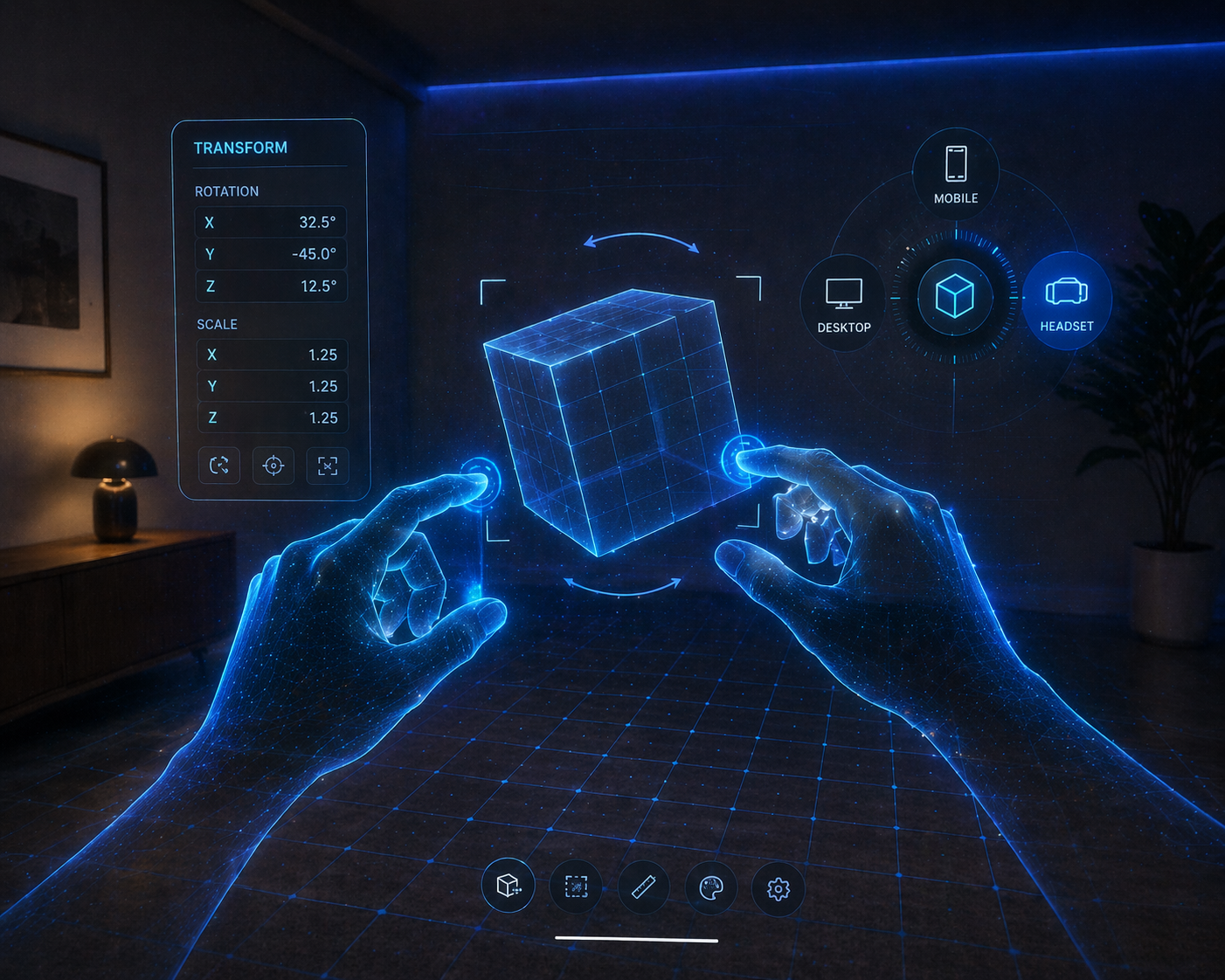The image size is (1225, 980).
Task: Open the ruler measurement tool
Action: tap(643, 887)
